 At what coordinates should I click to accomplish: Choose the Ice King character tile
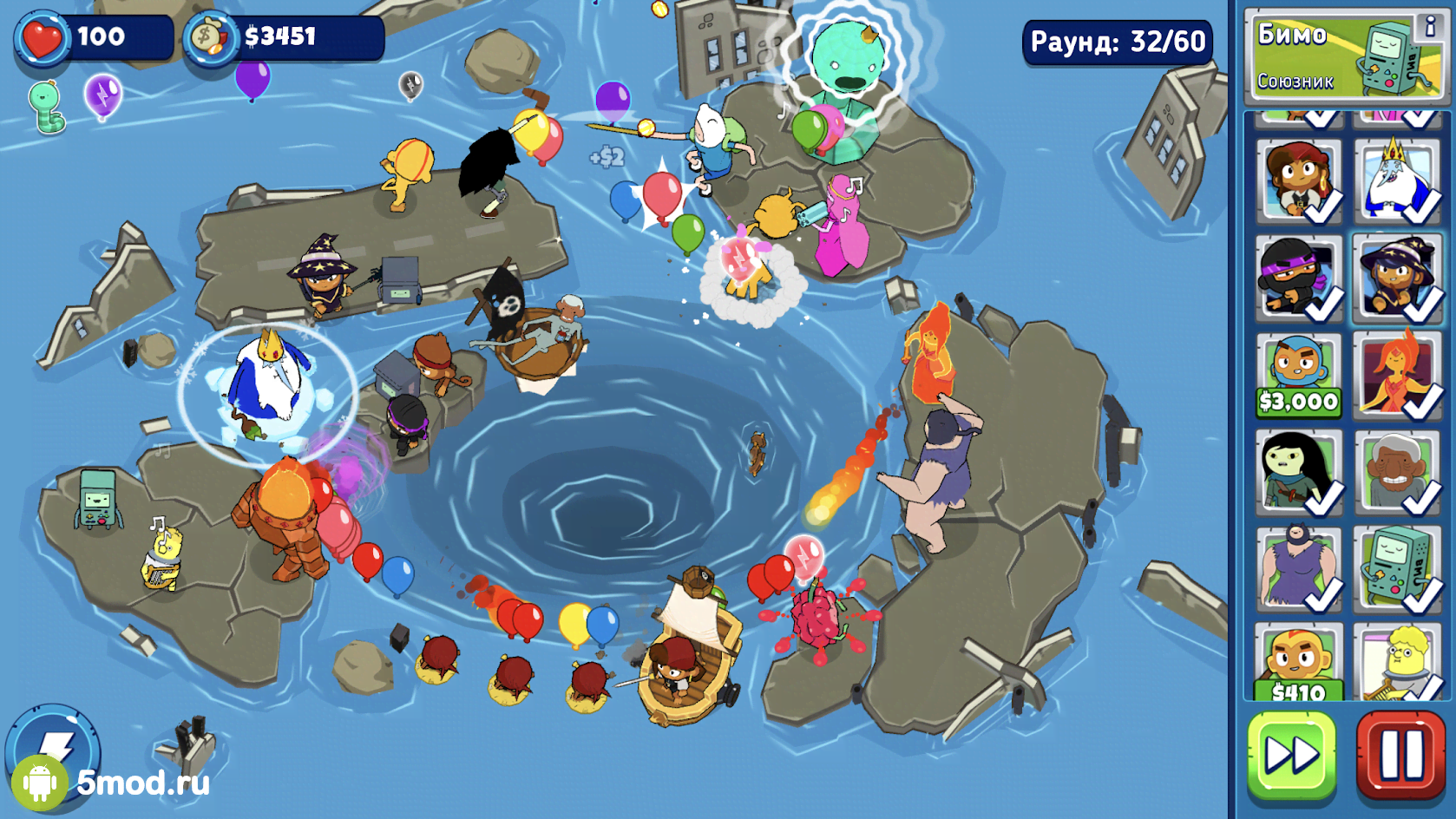click(1398, 181)
